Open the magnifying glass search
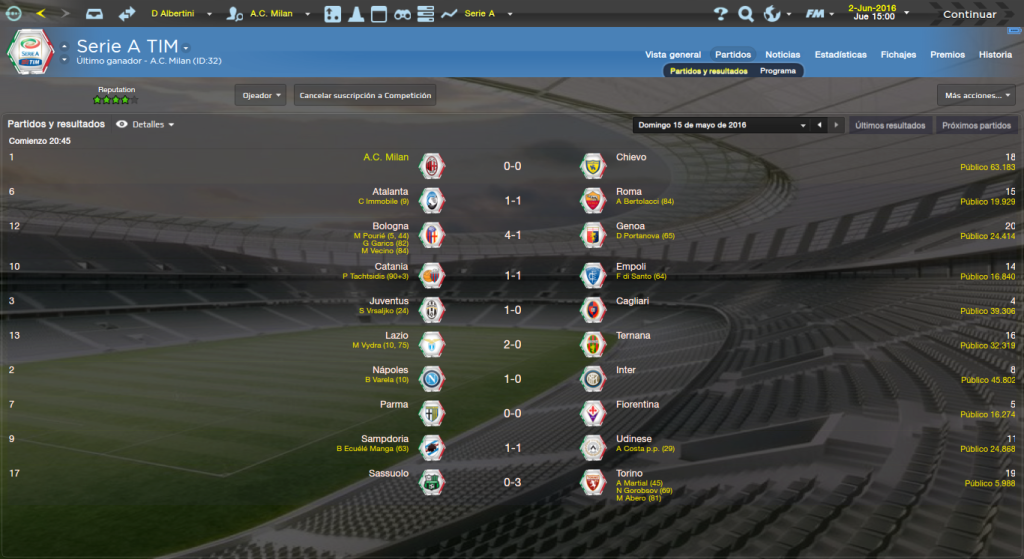The height and width of the screenshot is (559, 1024). point(745,14)
